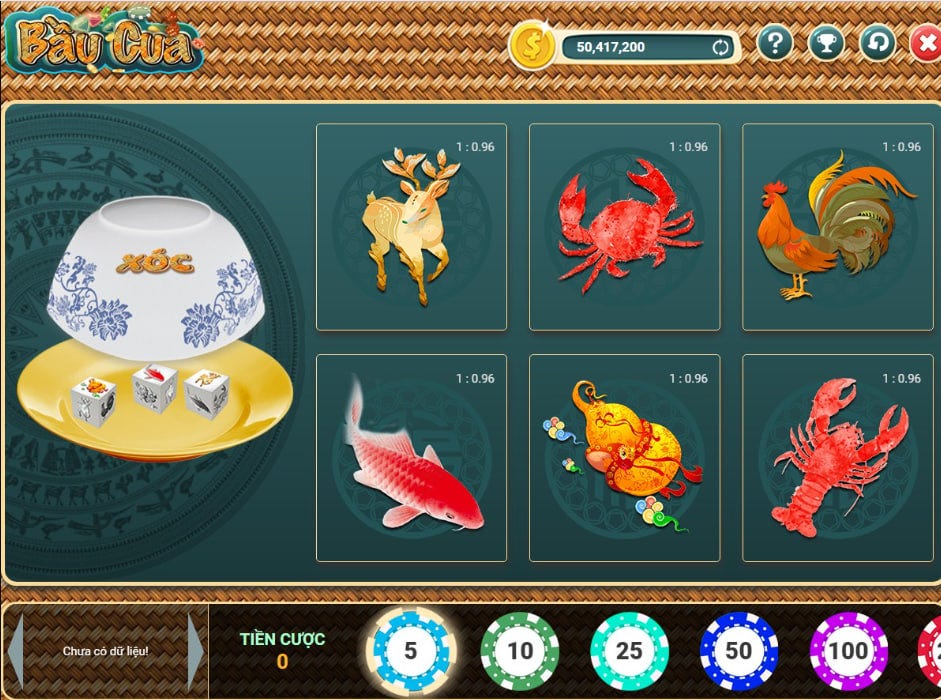The height and width of the screenshot is (700, 941).
Task: Close the Bầu Cua game window
Action: click(x=925, y=44)
